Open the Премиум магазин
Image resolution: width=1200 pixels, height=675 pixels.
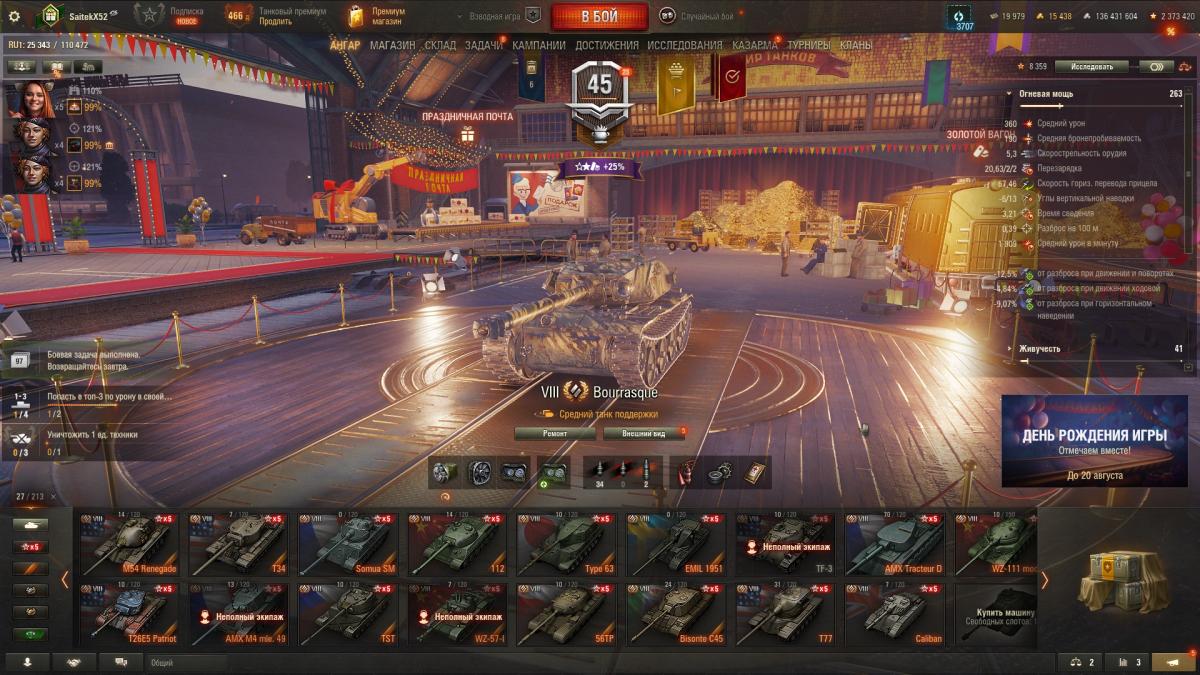(377, 16)
